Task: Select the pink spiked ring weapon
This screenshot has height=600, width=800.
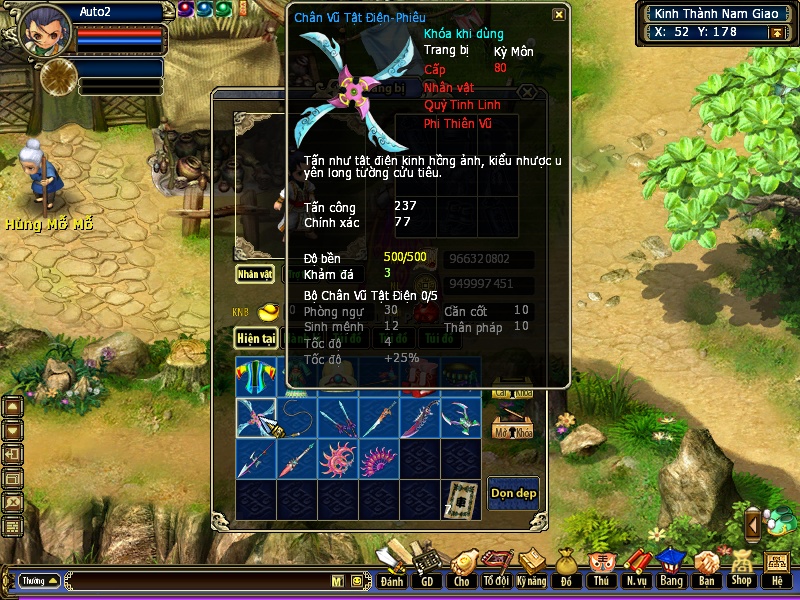Action: (338, 459)
